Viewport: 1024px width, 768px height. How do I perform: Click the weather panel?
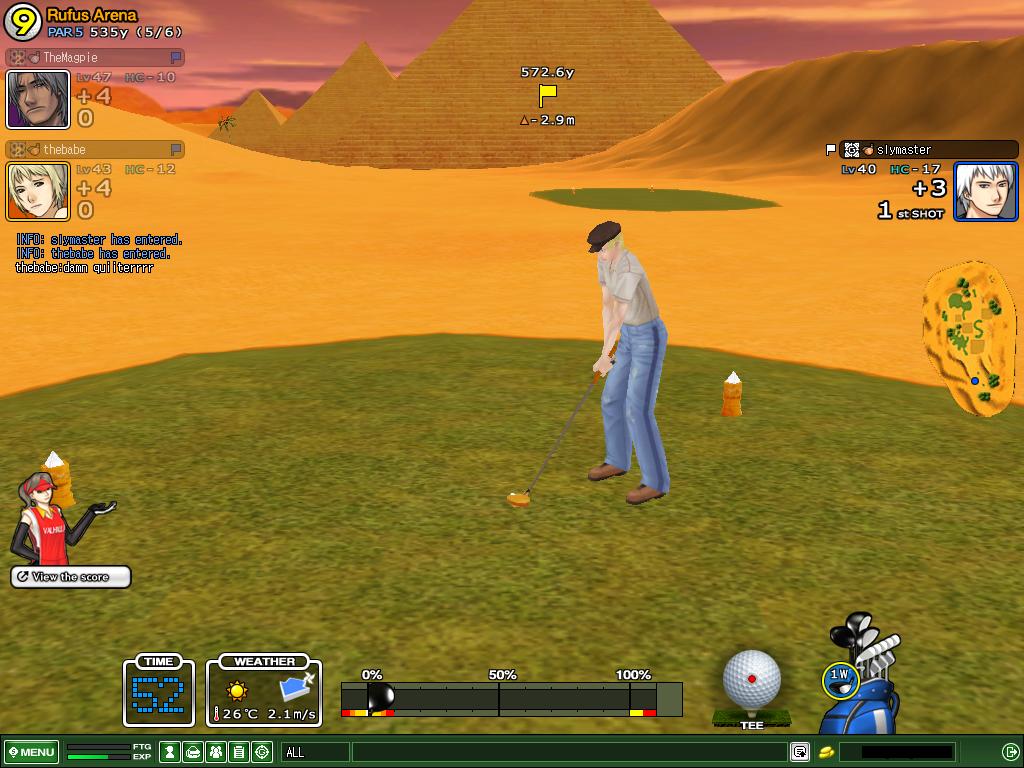(x=265, y=691)
